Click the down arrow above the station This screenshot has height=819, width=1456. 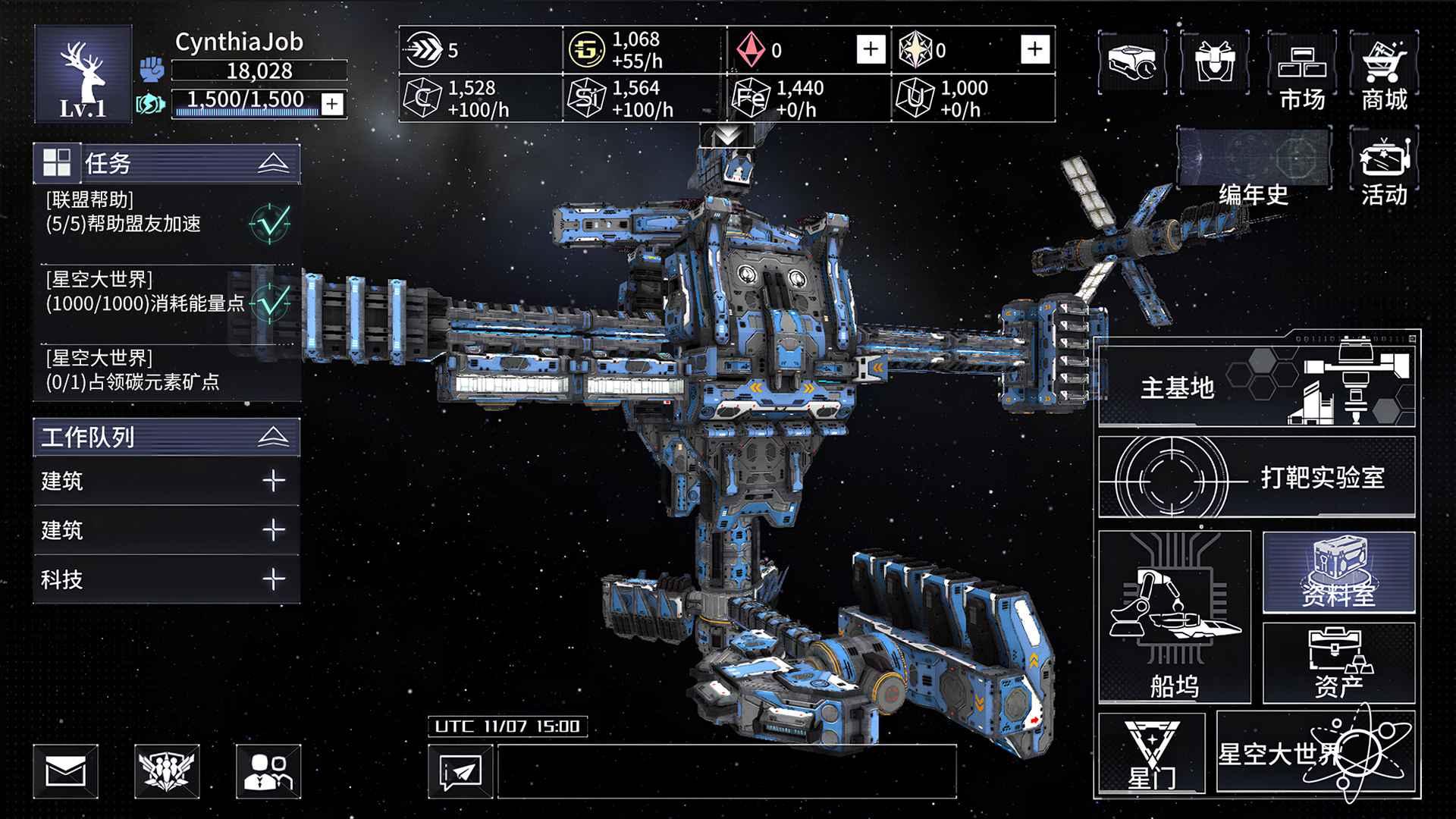[x=729, y=135]
